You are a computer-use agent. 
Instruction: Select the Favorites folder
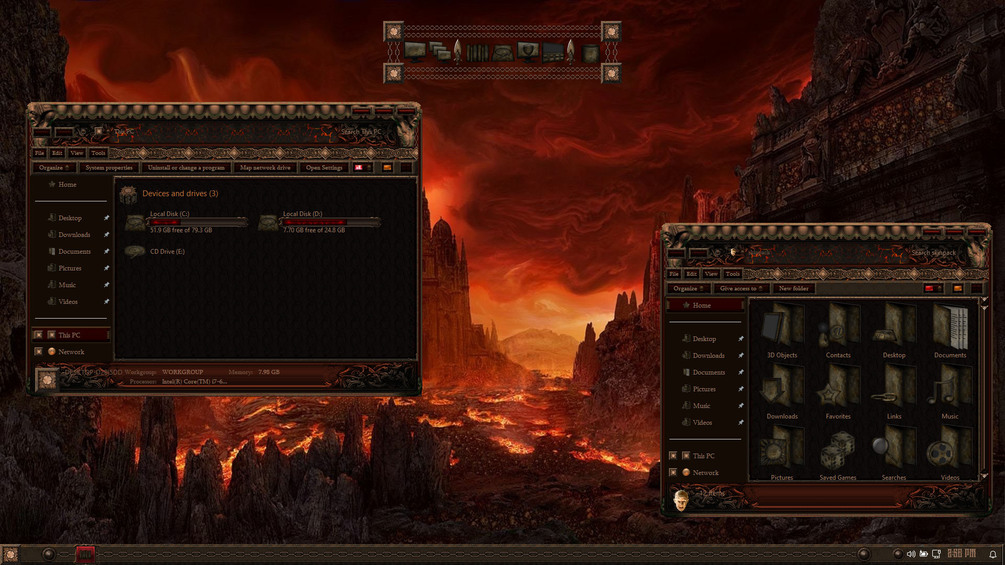(x=838, y=390)
